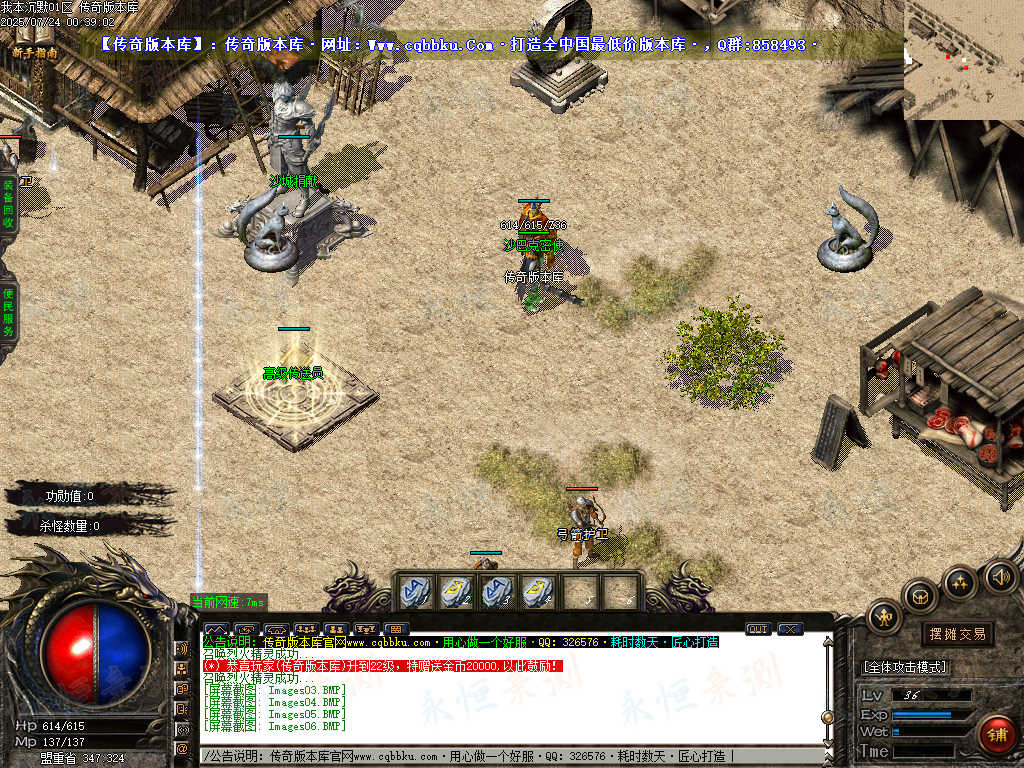Use the second yellow rune hotbar slot
Screen dimensions: 1024x768
[457, 591]
